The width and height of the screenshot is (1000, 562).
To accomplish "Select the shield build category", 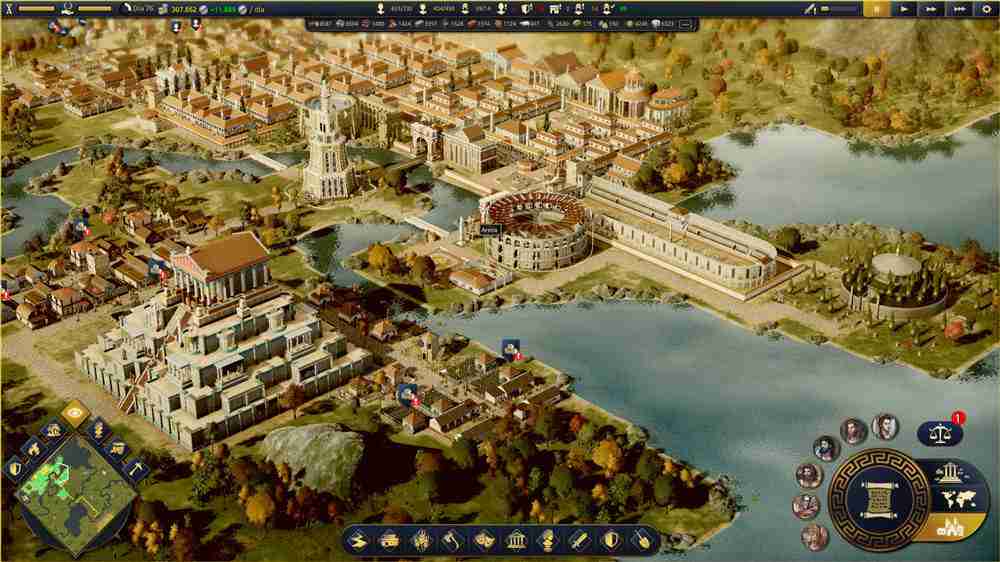I will click(x=612, y=541).
